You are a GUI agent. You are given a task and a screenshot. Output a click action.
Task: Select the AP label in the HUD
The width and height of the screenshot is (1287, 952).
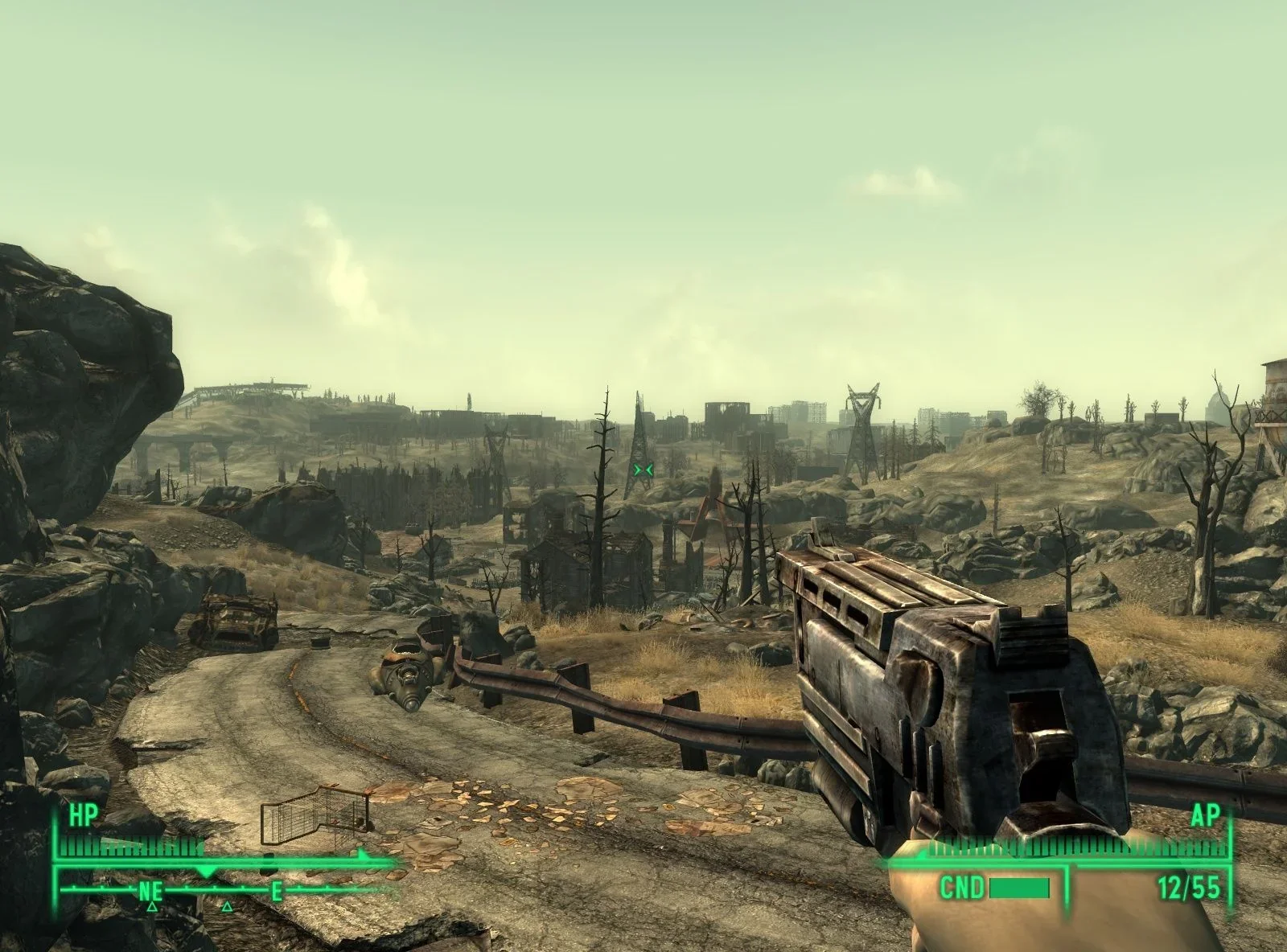pos(1207,815)
